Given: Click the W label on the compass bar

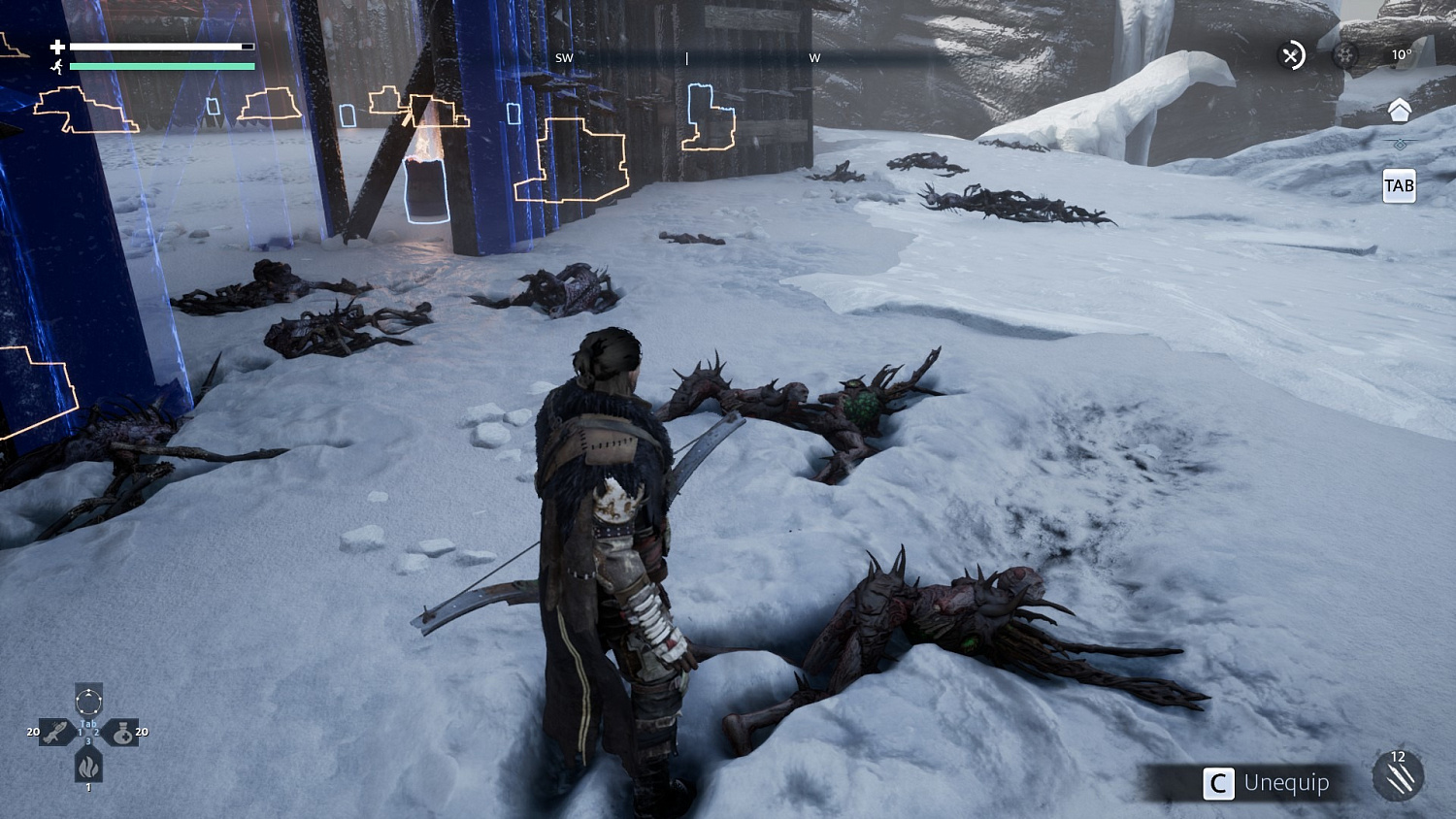Looking at the screenshot, I should point(815,57).
